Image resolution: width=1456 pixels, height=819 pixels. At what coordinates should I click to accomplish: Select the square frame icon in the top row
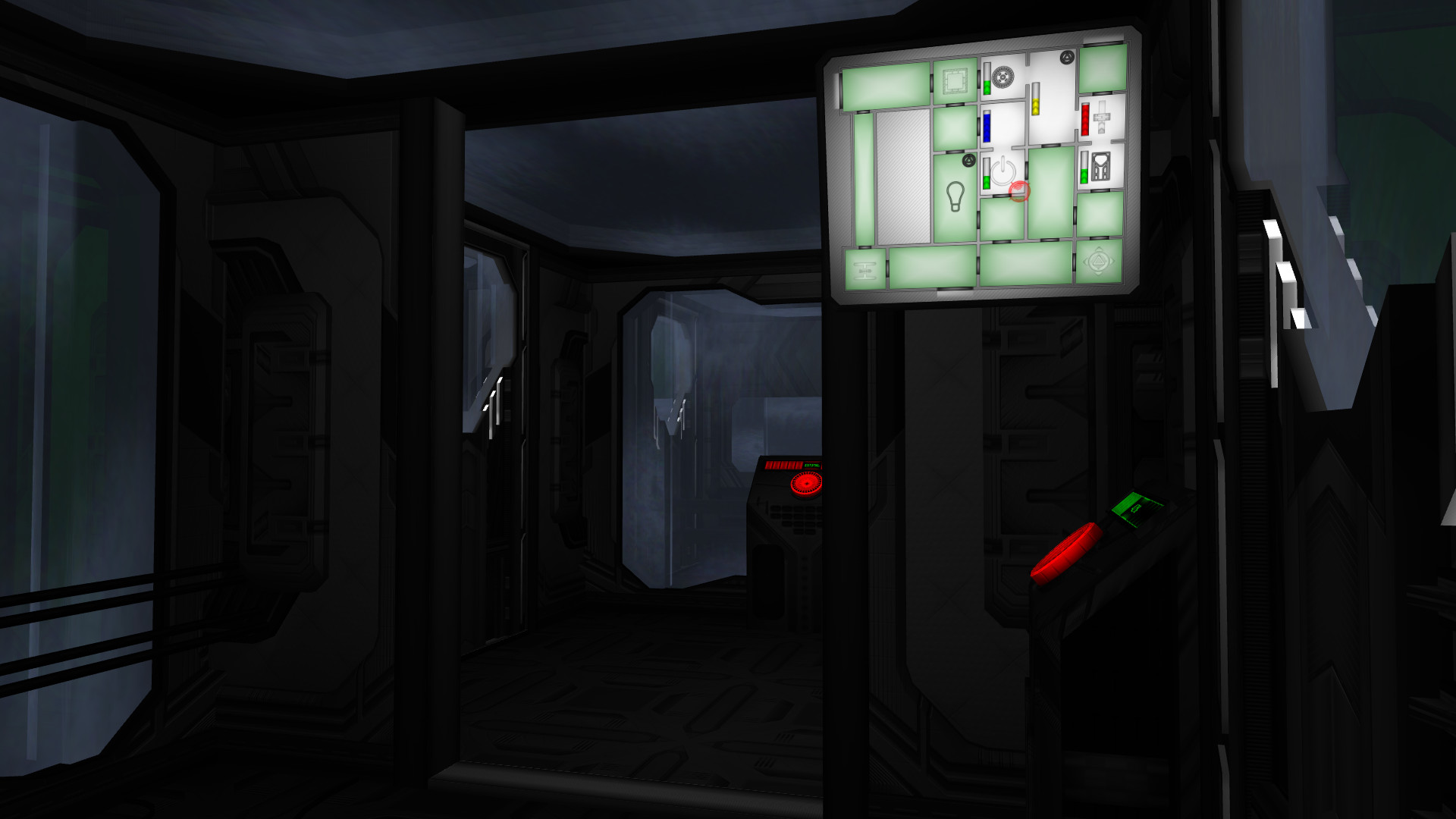click(x=954, y=80)
